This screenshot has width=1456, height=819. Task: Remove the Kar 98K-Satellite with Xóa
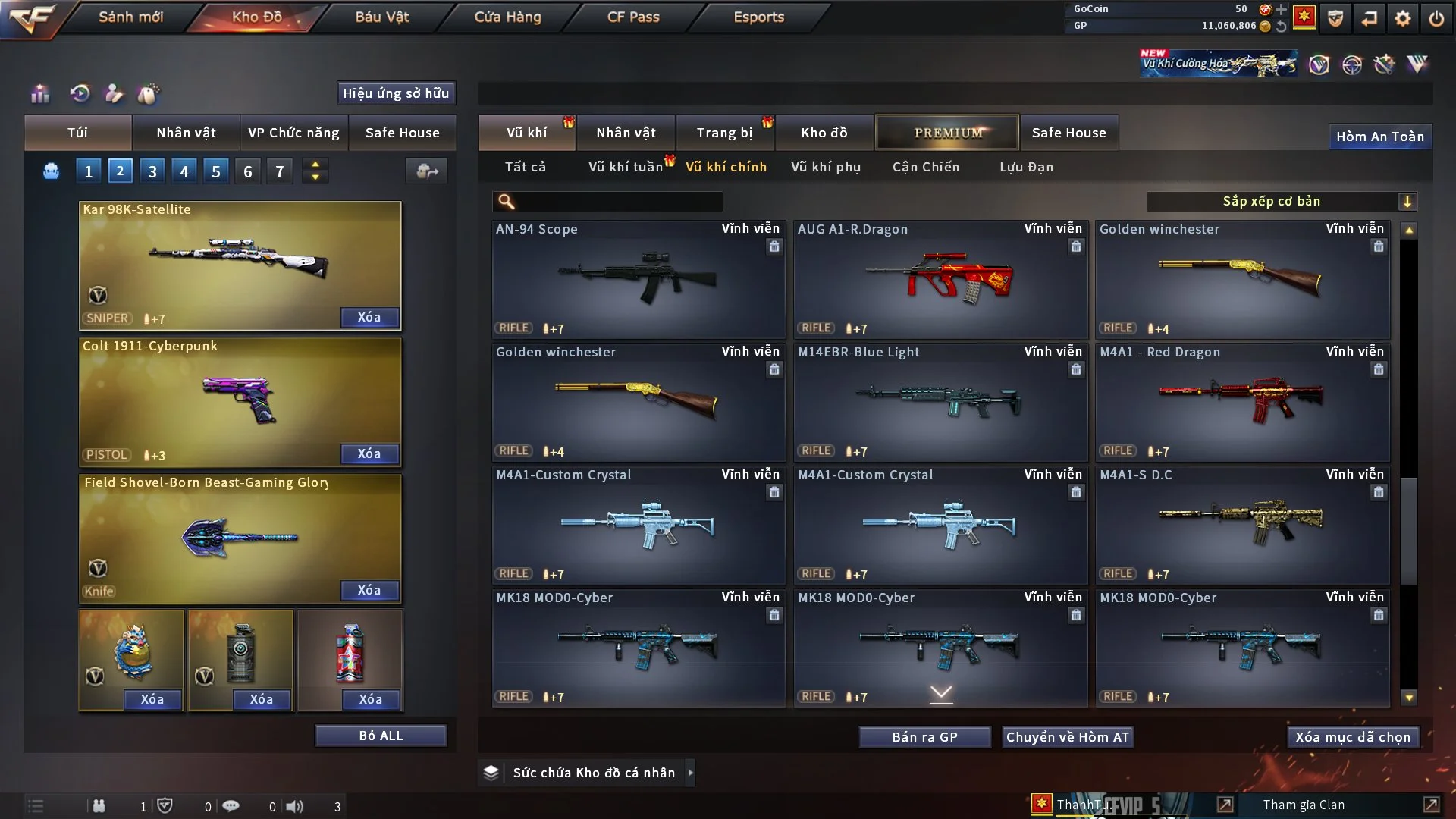(x=369, y=317)
